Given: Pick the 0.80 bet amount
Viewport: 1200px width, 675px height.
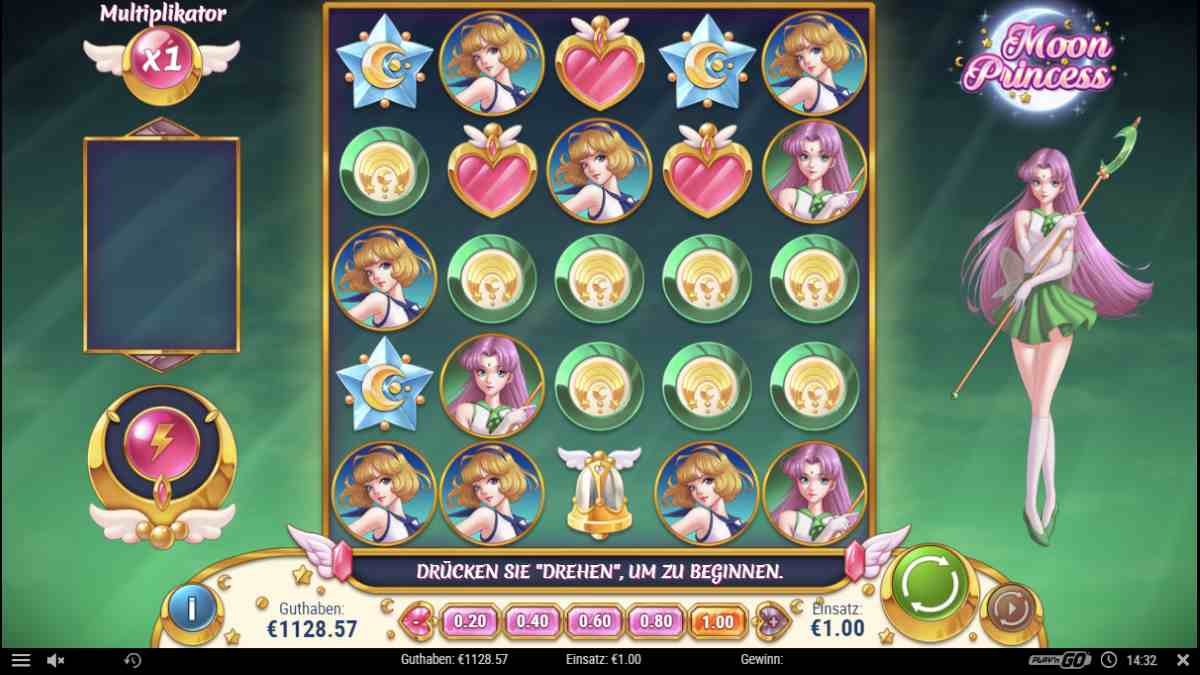Looking at the screenshot, I should click(656, 621).
